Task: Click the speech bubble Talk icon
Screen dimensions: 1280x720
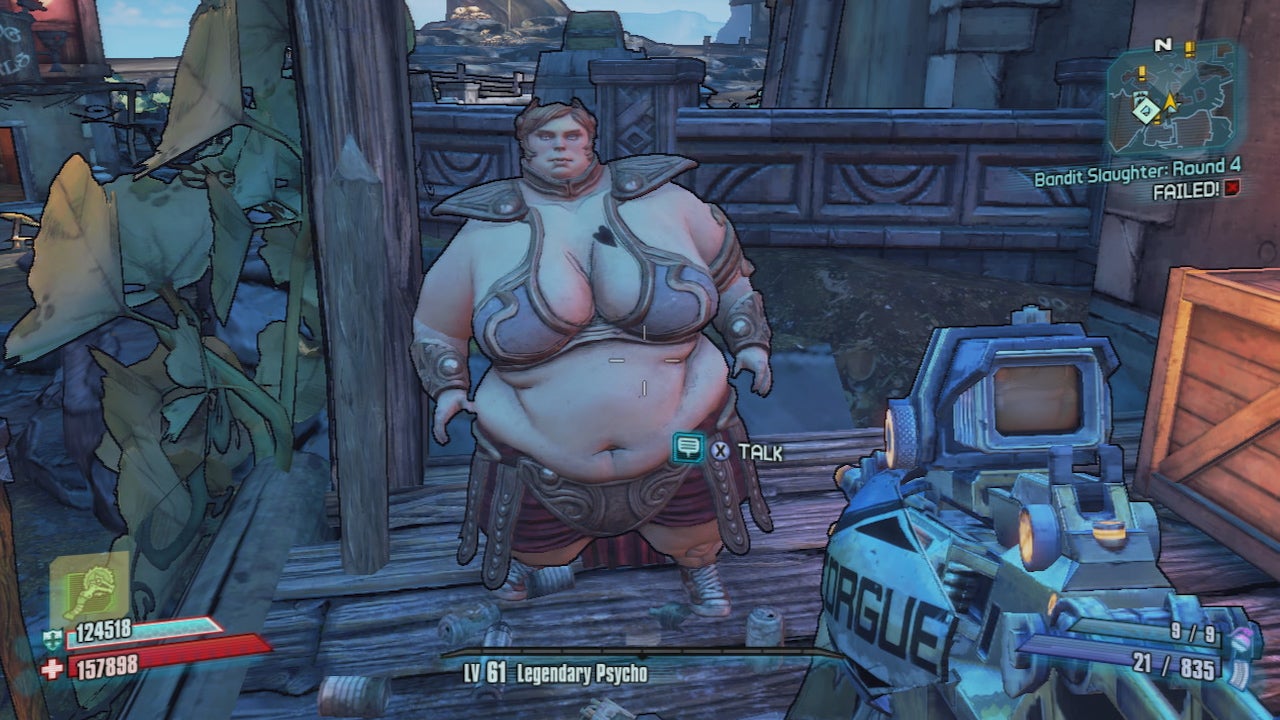Action: tap(687, 448)
